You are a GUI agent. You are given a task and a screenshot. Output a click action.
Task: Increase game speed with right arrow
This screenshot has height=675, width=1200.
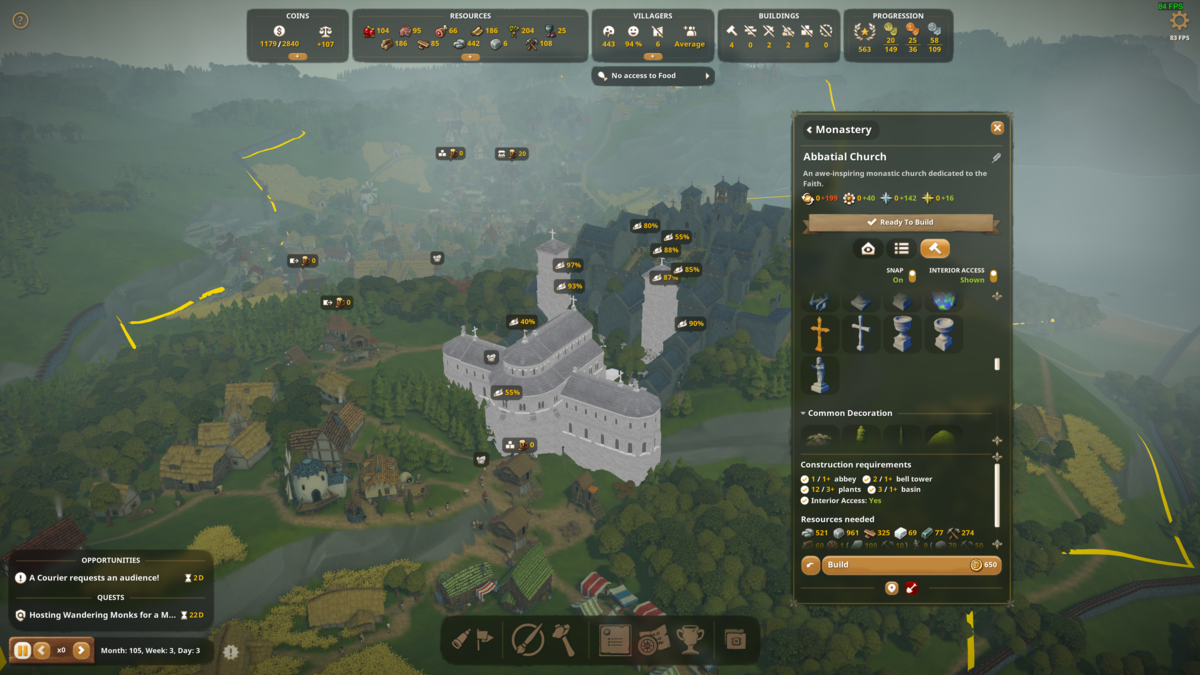click(x=82, y=650)
